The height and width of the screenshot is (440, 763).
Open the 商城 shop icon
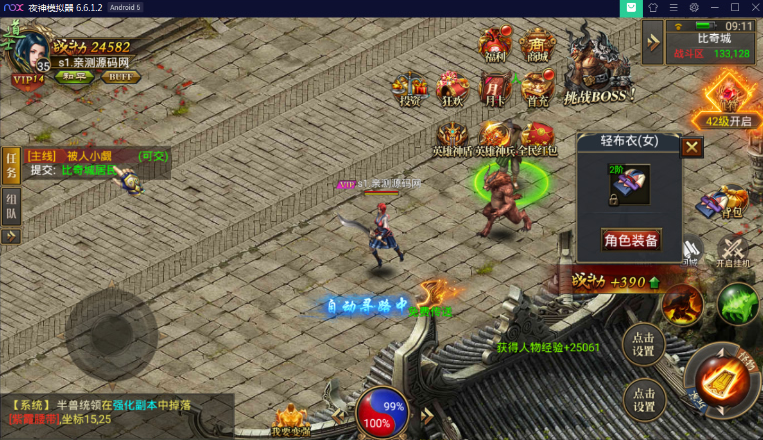[x=538, y=45]
